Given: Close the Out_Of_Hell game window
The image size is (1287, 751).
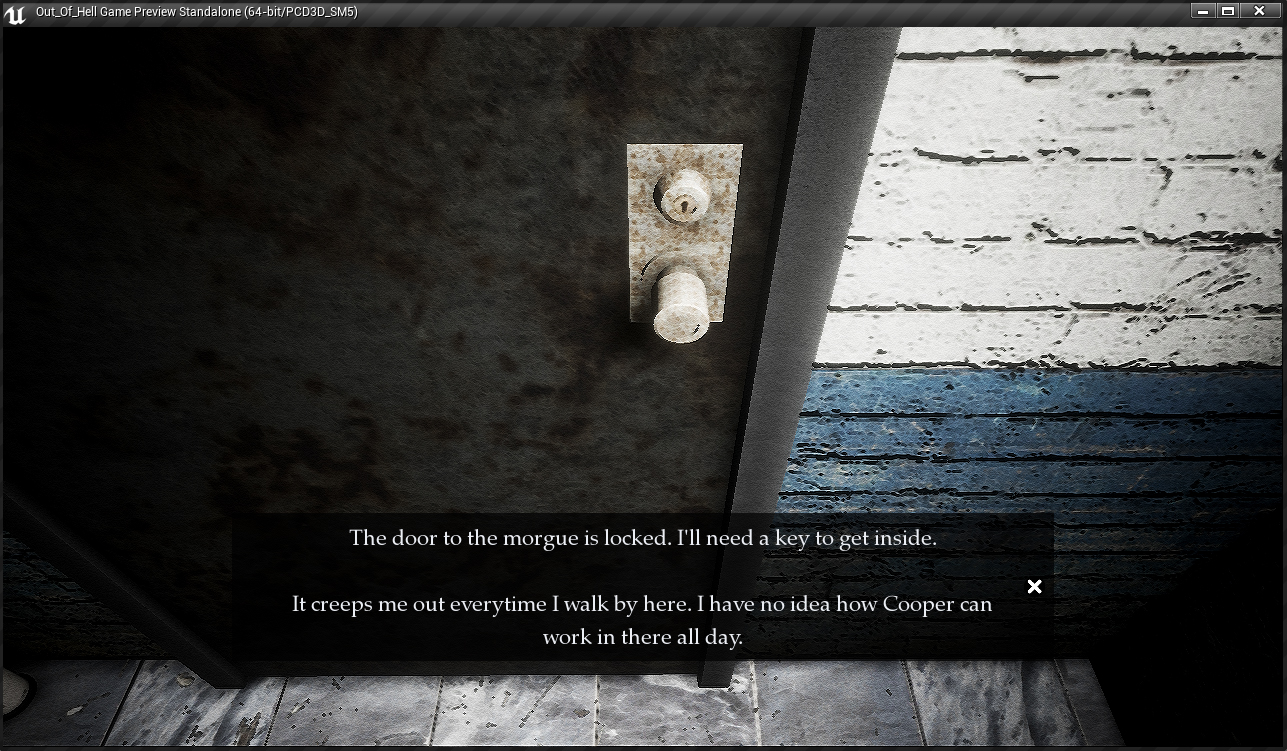Looking at the screenshot, I should coord(1262,11).
